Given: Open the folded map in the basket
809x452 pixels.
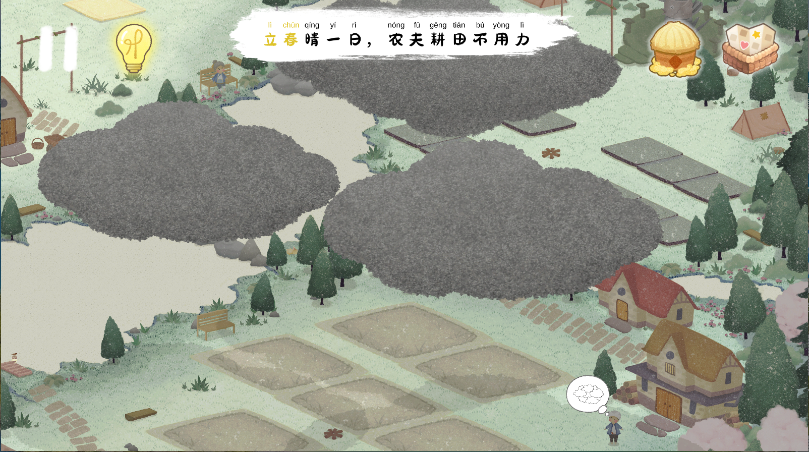Looking at the screenshot, I should [751, 46].
